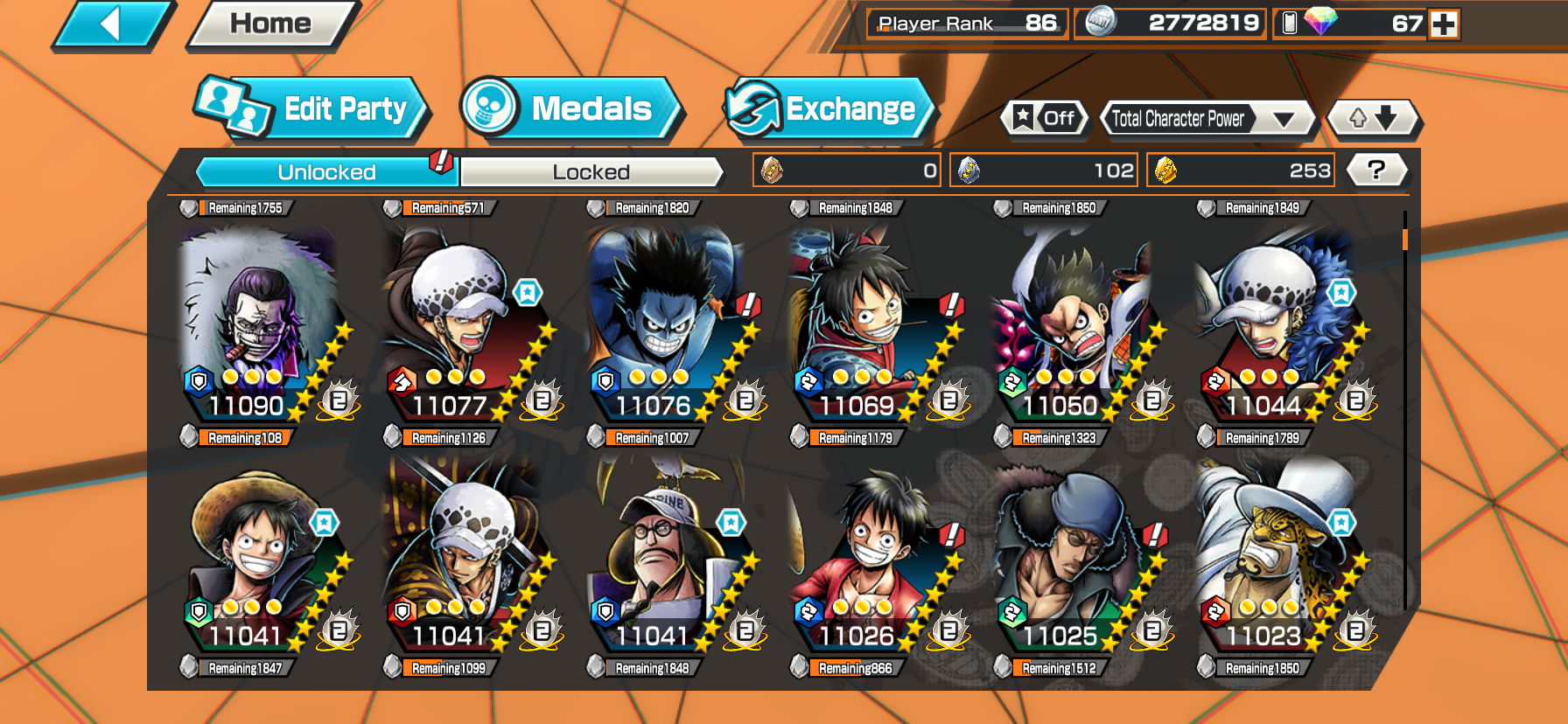
Task: Select the Unlocked characters tab
Action: (x=327, y=172)
